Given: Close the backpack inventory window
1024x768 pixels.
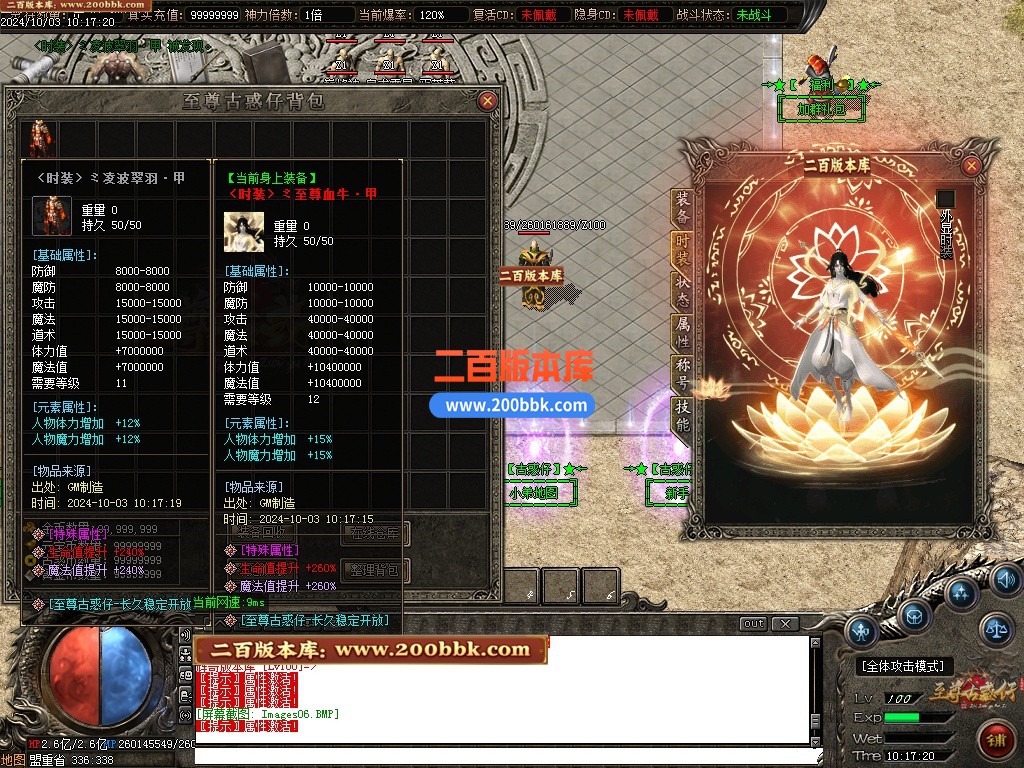Looking at the screenshot, I should tap(487, 101).
